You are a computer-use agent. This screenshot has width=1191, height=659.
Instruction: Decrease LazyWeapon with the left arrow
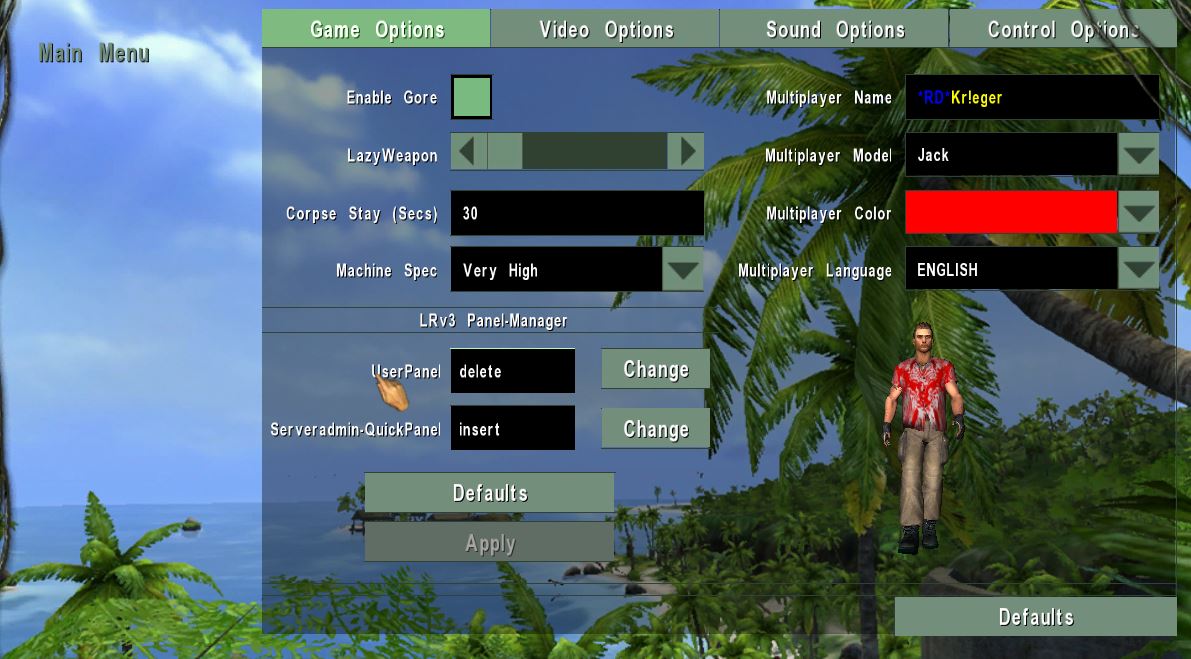[469, 152]
